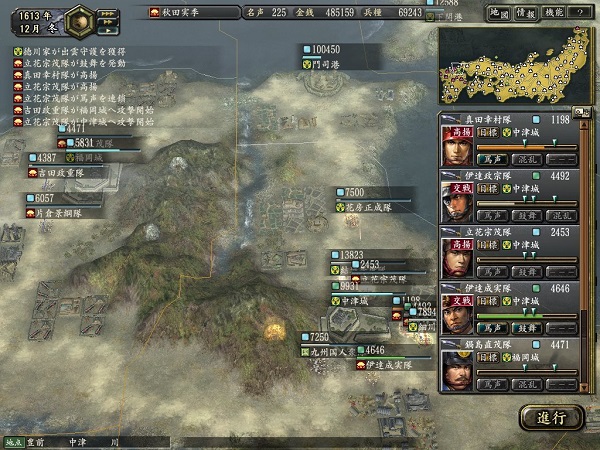The width and height of the screenshot is (600, 450).
Task: Select 真田幸村隊 portrait in unit list
Action: (x=457, y=147)
